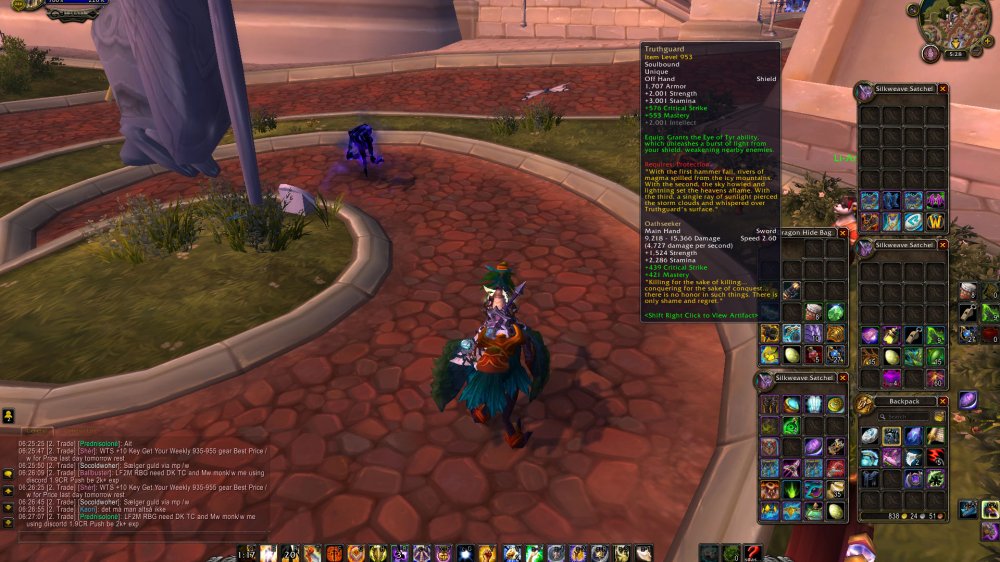Click the purple bat icon in satchel
This screenshot has width=1000, height=562.
tap(935, 200)
